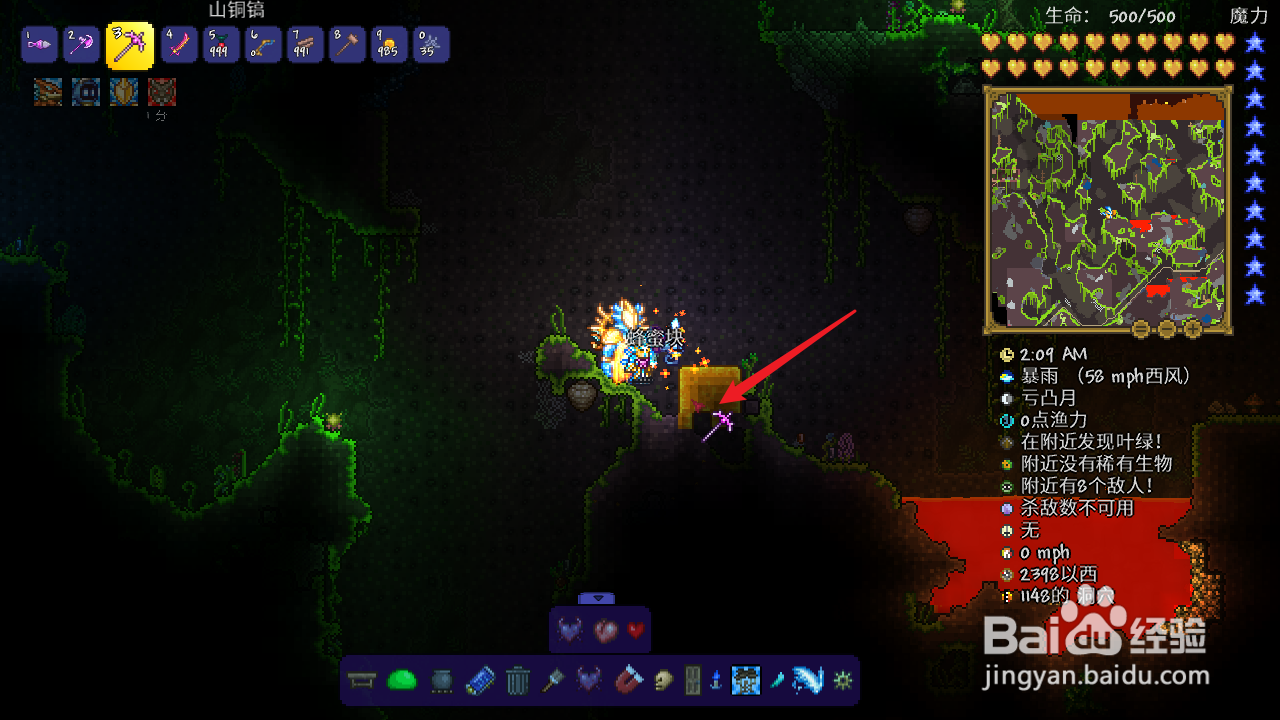Select the wooden hammer in slot 8
1280x720 pixels.
pos(347,45)
